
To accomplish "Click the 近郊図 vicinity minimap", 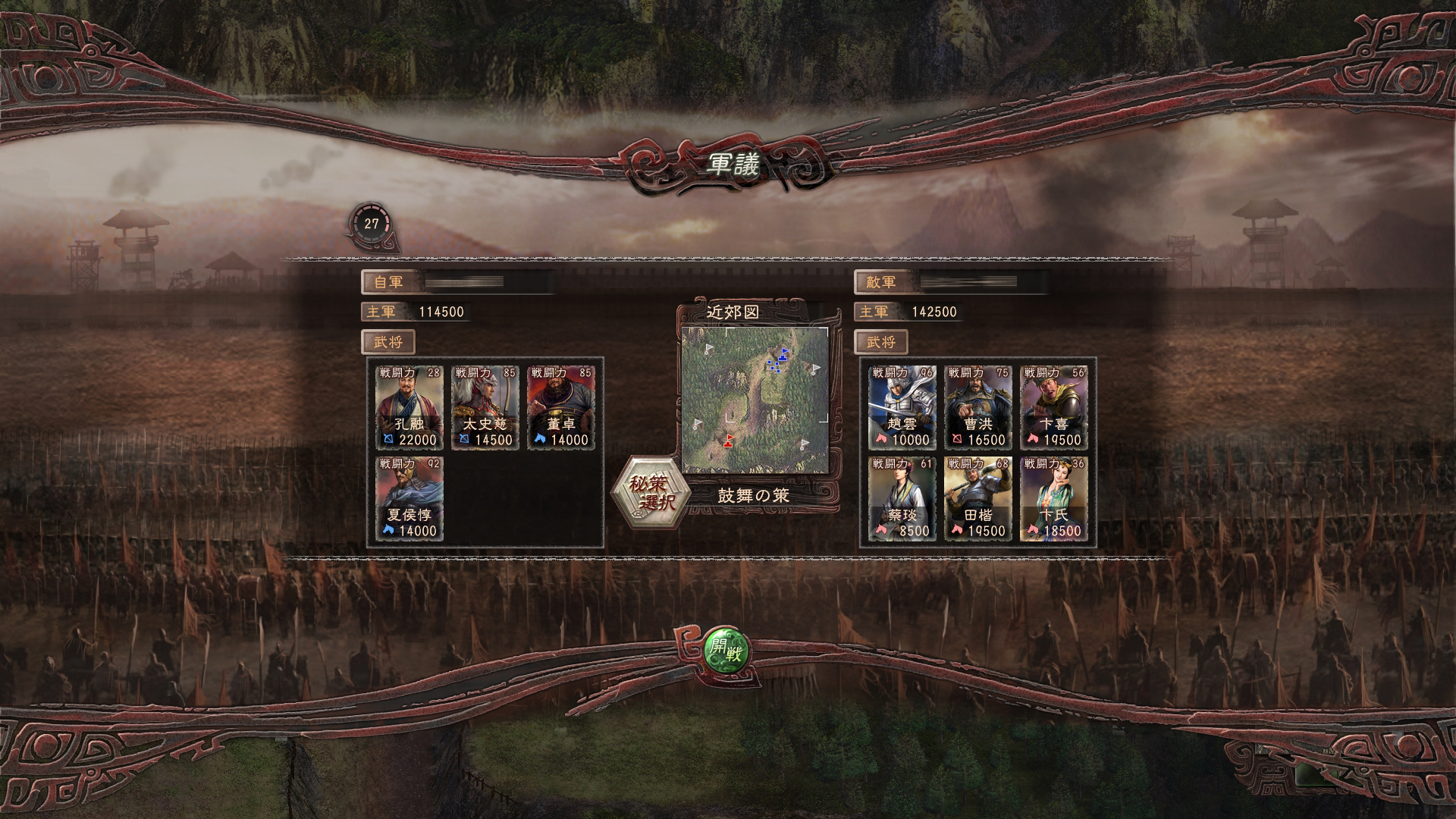I will 755,398.
